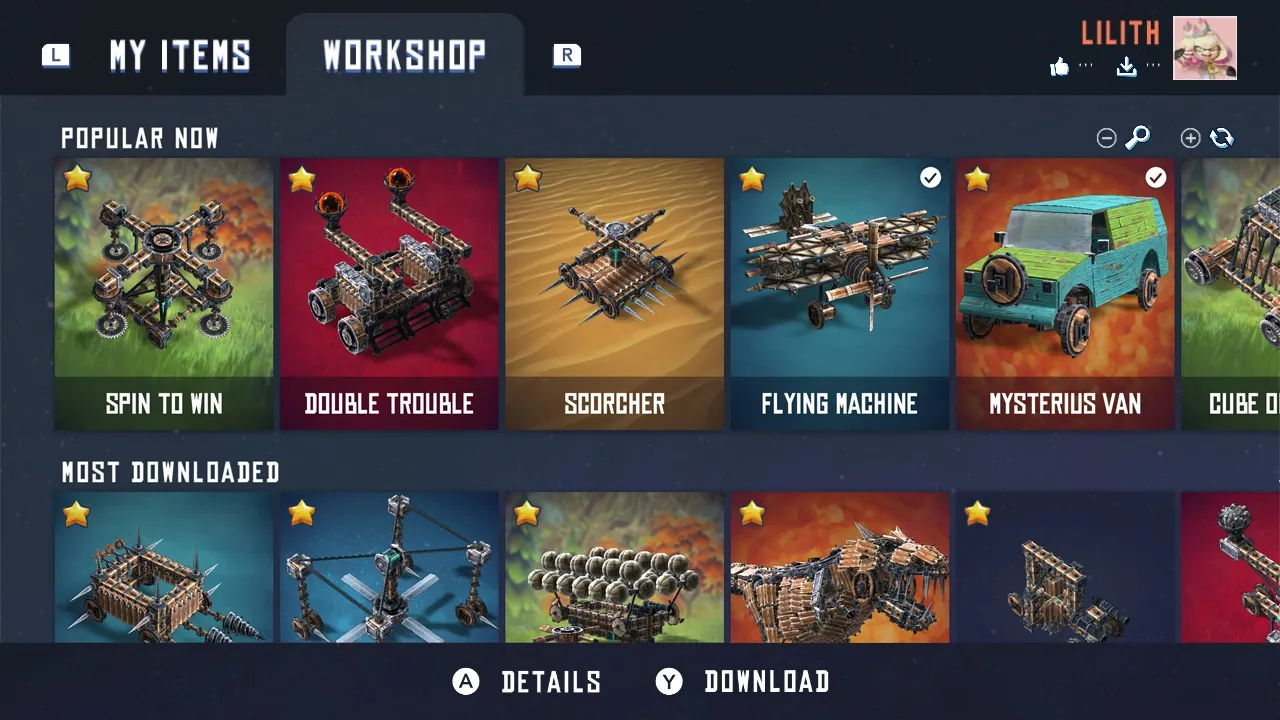The image size is (1280, 720).
Task: Select the Workshop tab
Action: [404, 56]
